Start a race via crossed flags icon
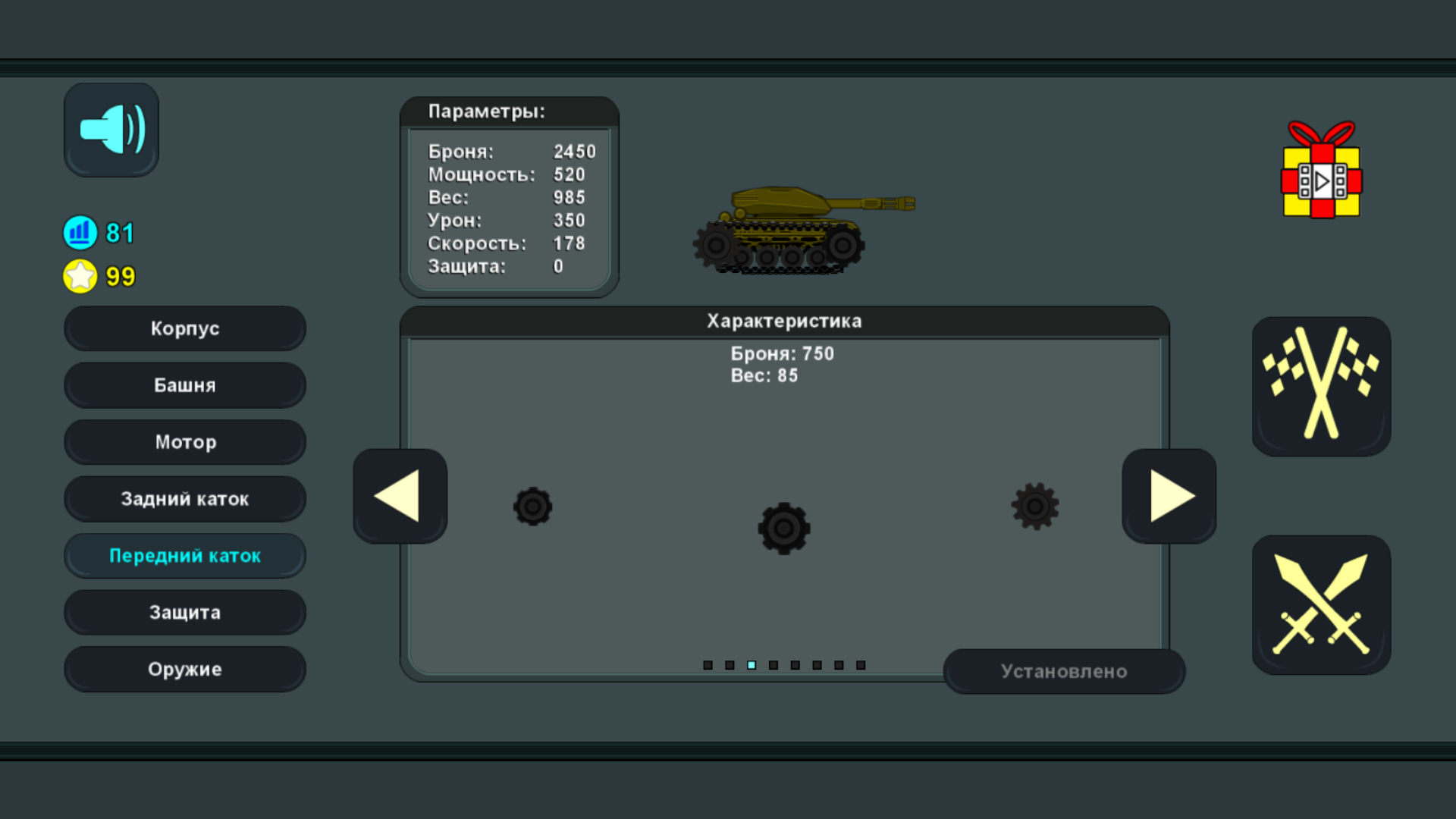This screenshot has height=819, width=1456. click(1321, 387)
